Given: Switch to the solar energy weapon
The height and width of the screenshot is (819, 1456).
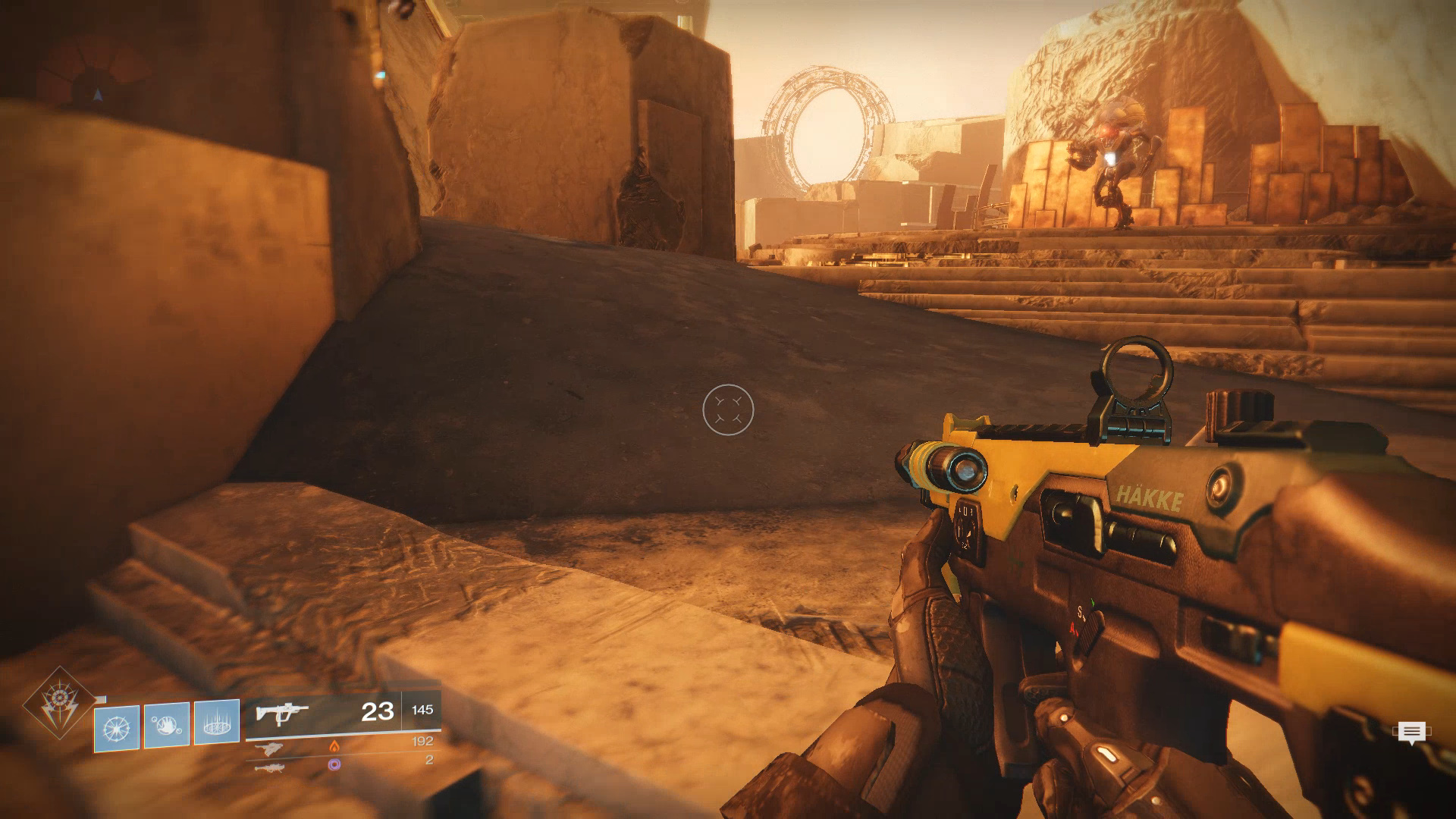Looking at the screenshot, I should pos(271,748).
